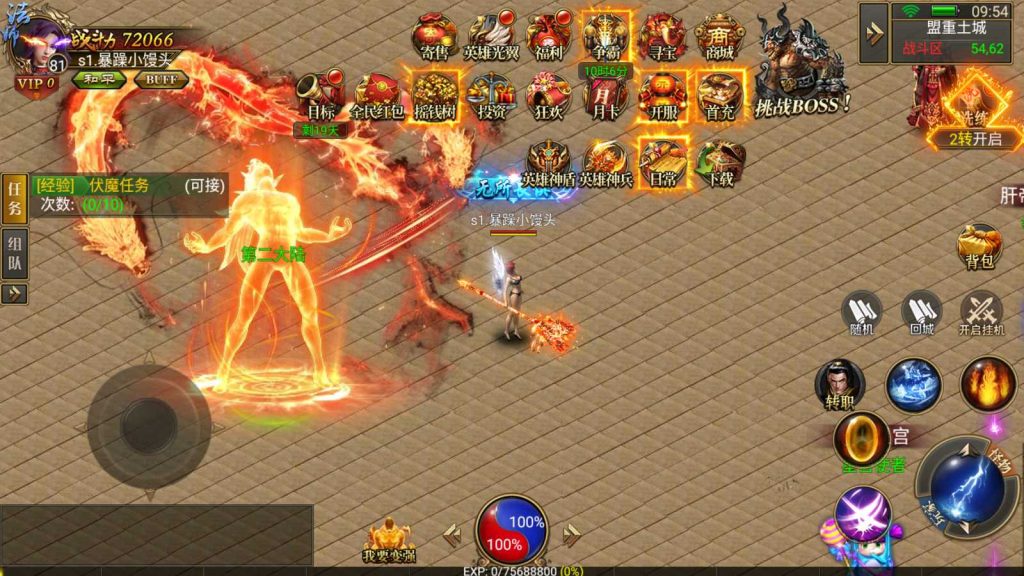Open the 摇钱树 money tree event

pyautogui.click(x=435, y=95)
